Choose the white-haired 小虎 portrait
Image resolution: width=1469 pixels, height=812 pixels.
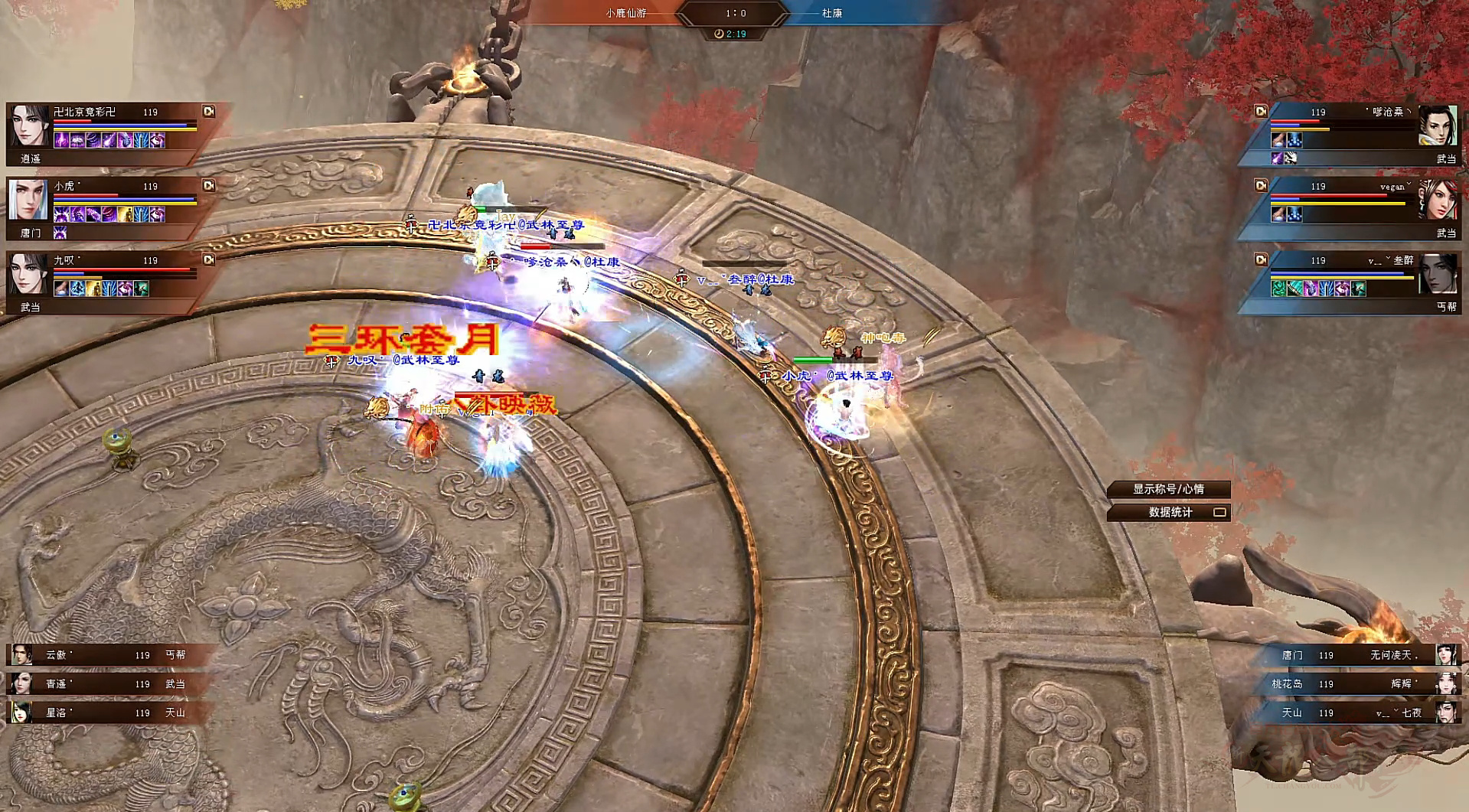(x=29, y=200)
